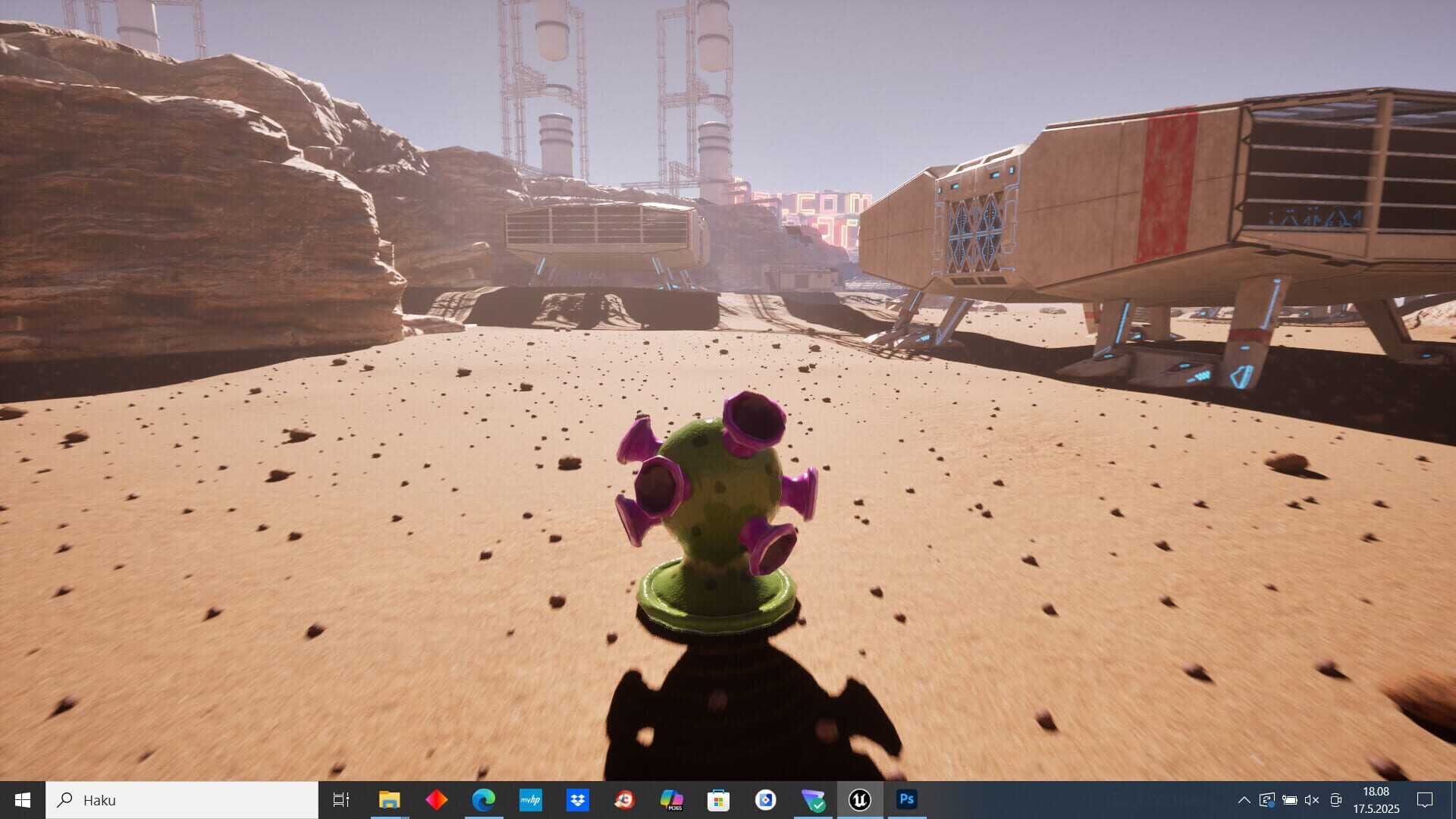Check battery status in the system tray
The height and width of the screenshot is (819, 1456).
pos(1290,800)
